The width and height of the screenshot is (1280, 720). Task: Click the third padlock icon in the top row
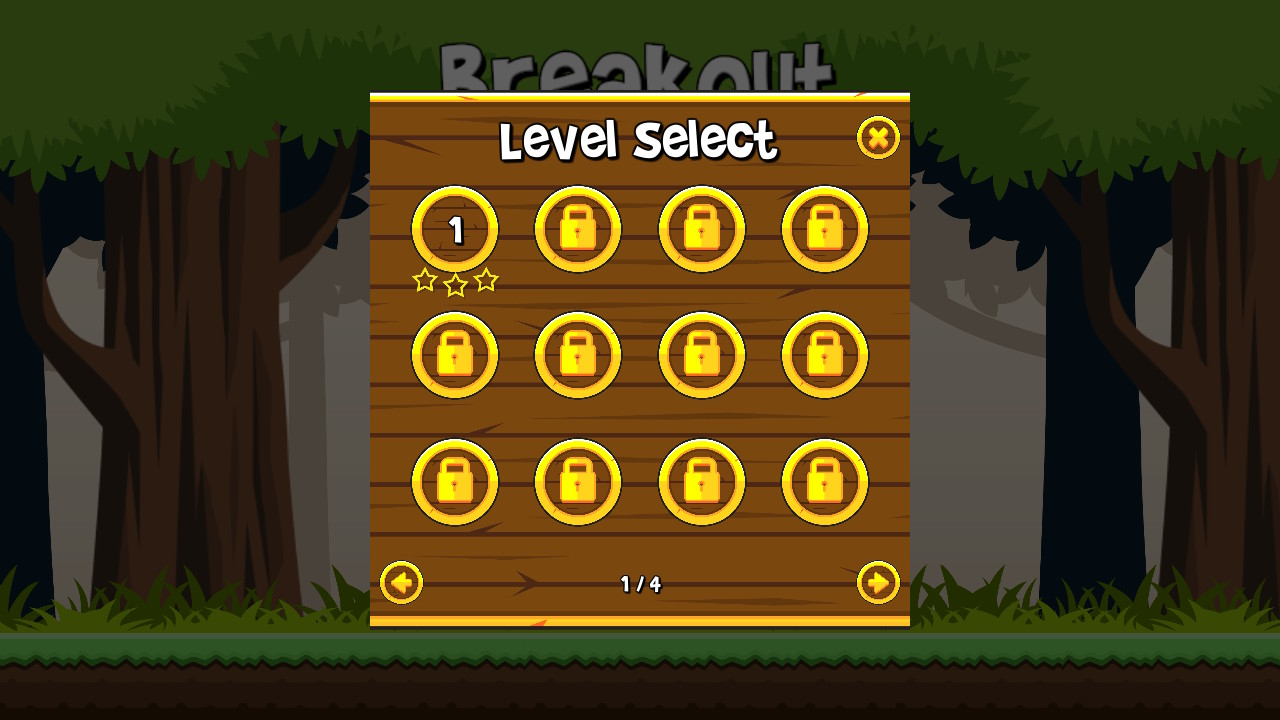[702, 228]
